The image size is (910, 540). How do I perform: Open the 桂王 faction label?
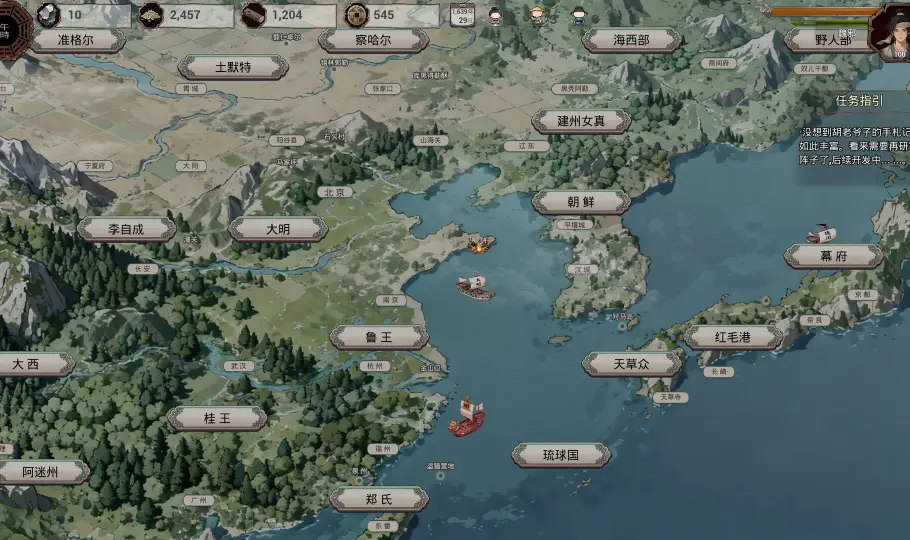click(x=217, y=418)
